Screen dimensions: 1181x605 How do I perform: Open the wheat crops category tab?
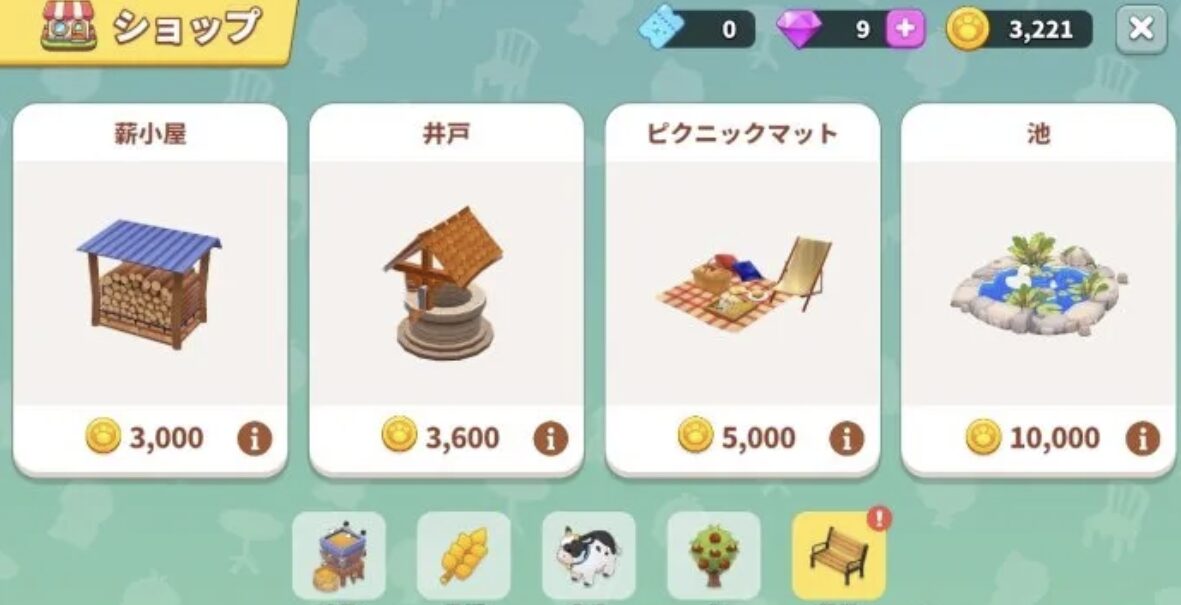(x=463, y=555)
